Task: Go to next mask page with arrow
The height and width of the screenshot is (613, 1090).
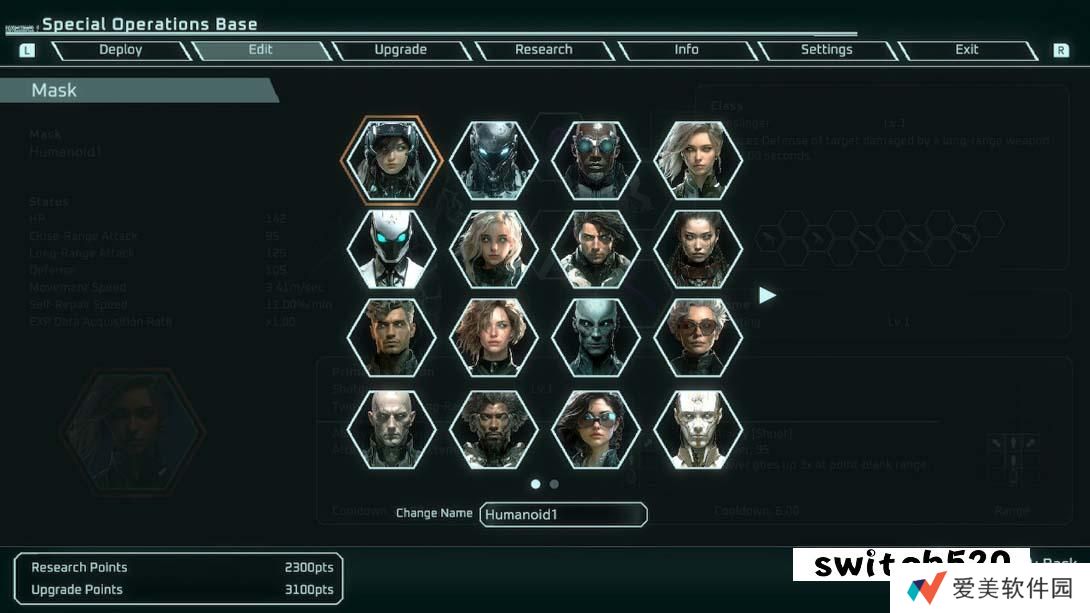Action: click(767, 295)
